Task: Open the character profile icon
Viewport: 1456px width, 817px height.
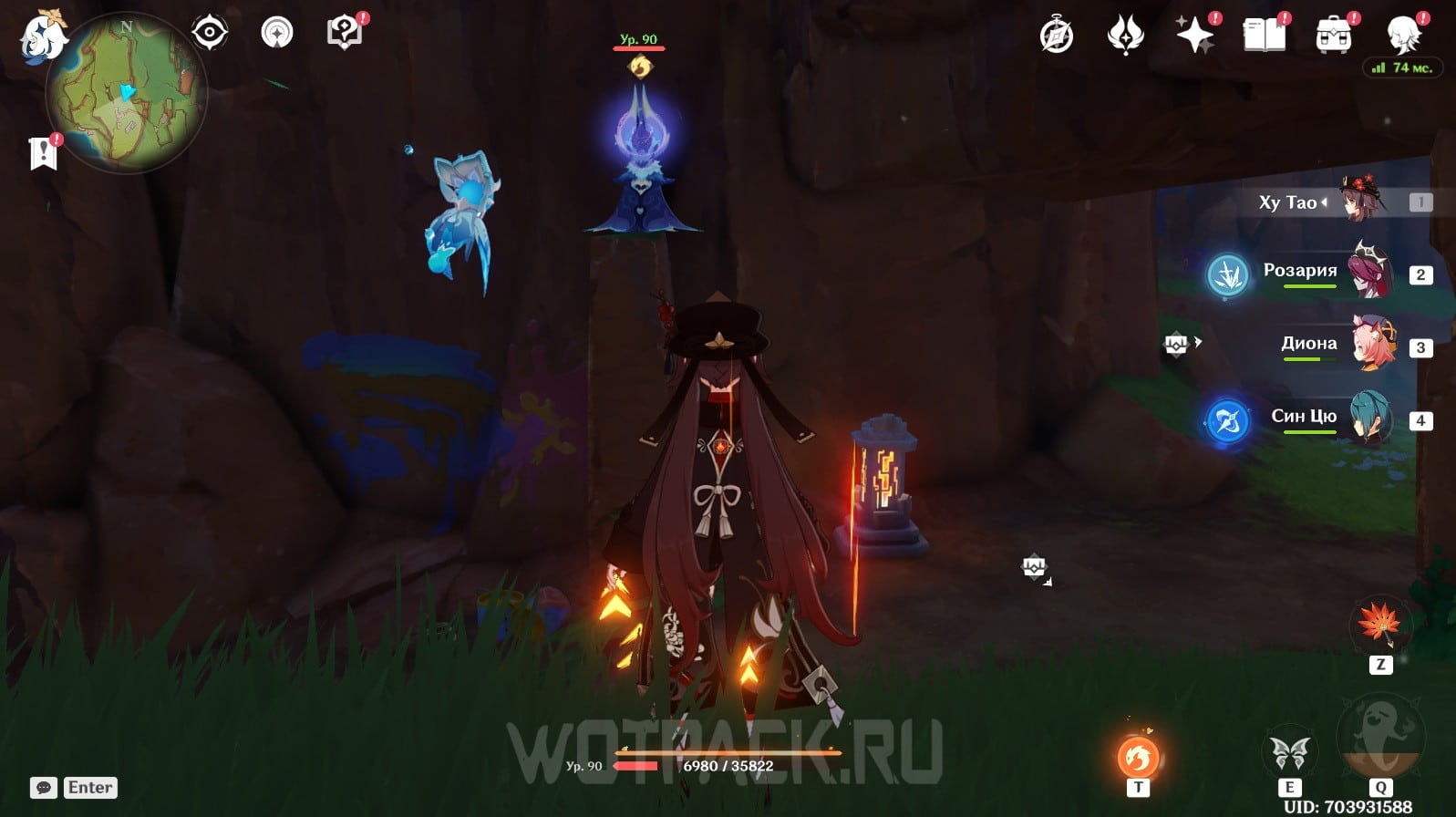Action: click(x=1402, y=36)
